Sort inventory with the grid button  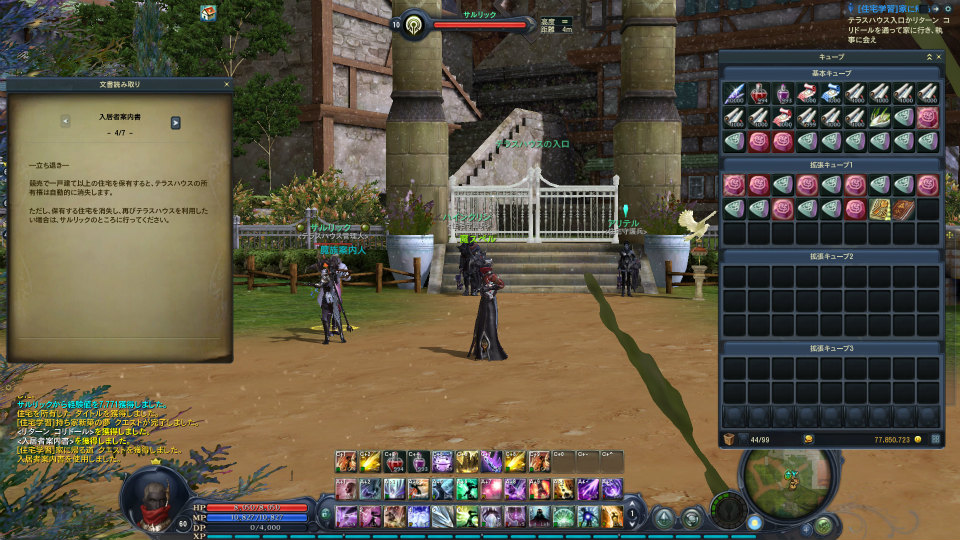936,439
